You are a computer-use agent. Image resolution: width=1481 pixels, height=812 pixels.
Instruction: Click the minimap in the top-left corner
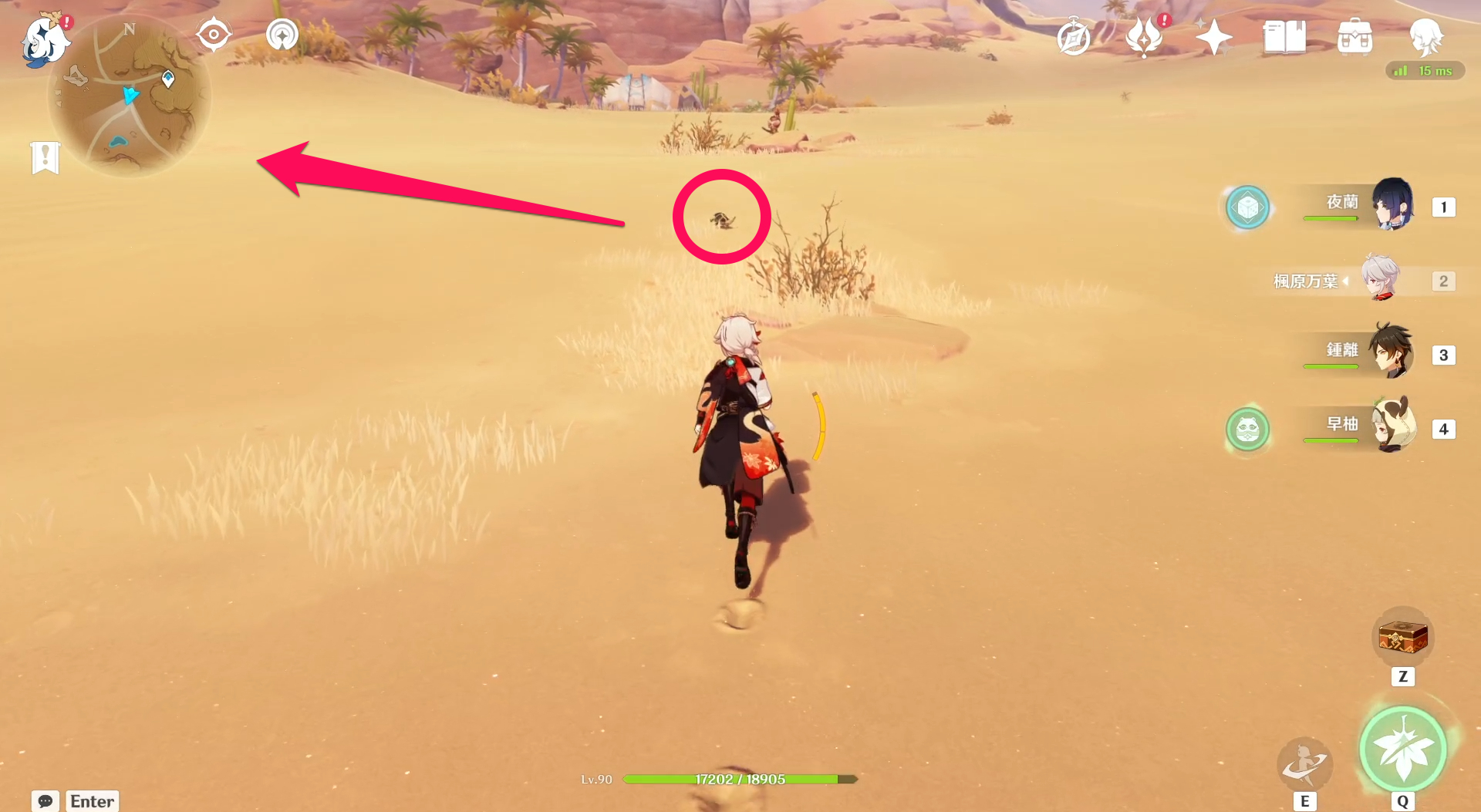pos(131,94)
